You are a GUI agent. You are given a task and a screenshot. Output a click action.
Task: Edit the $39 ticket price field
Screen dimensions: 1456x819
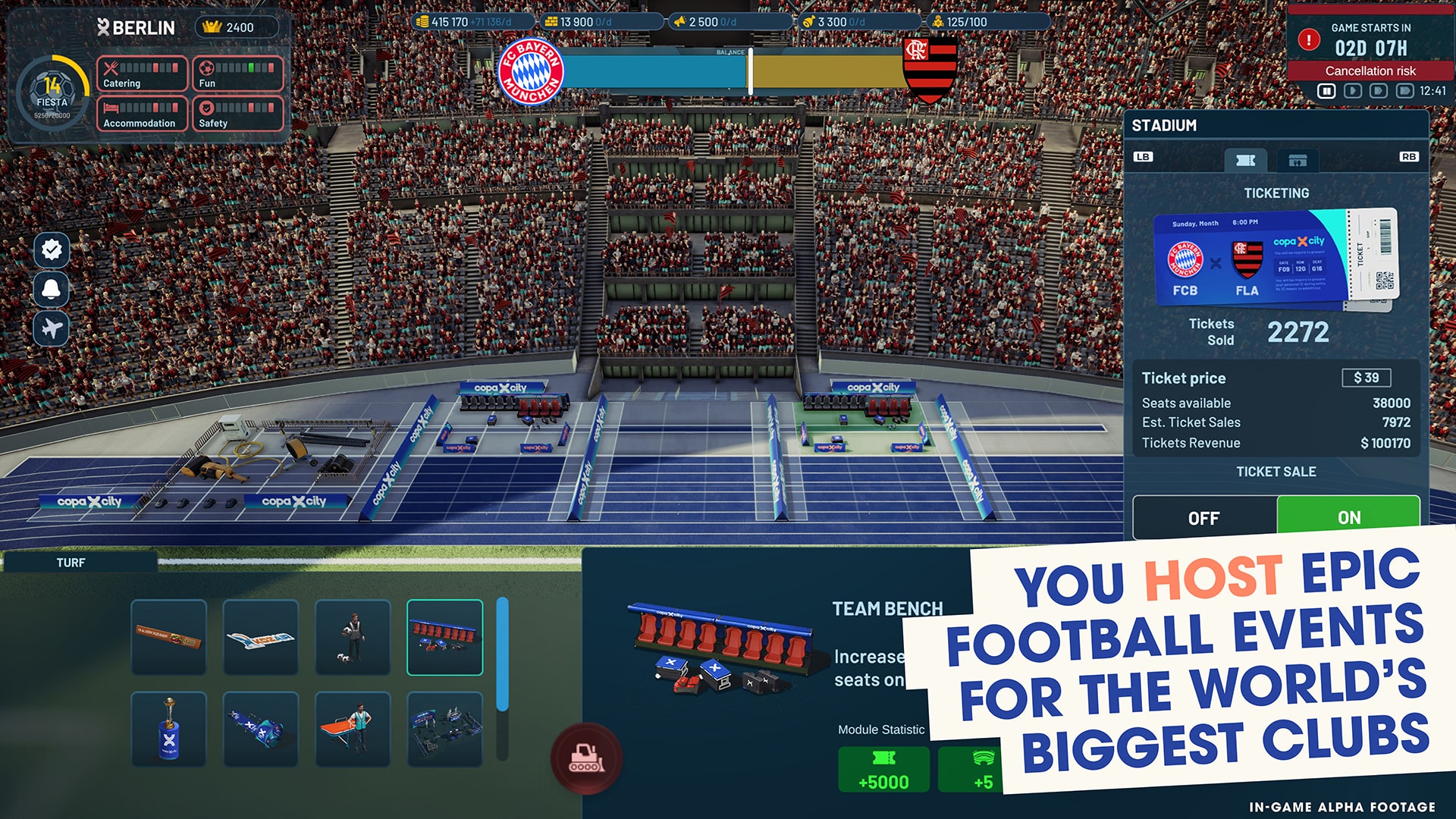[1367, 378]
